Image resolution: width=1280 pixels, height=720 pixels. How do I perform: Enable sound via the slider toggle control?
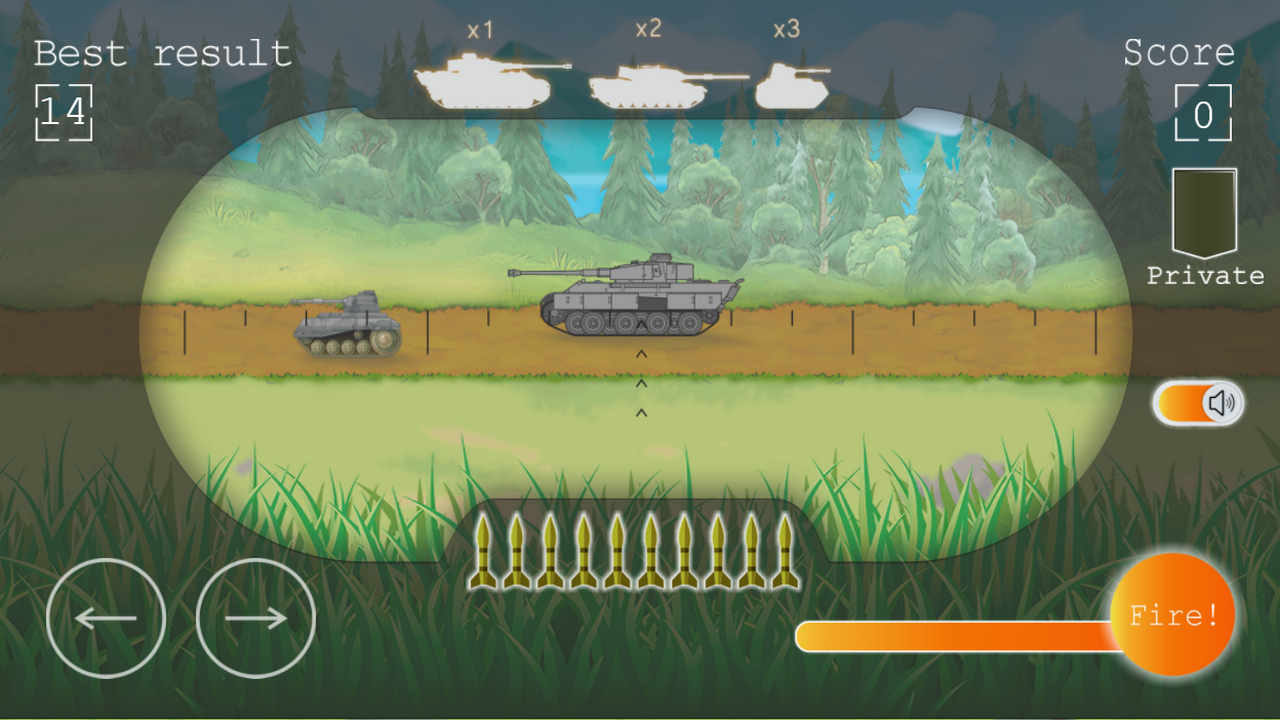[x=1196, y=401]
